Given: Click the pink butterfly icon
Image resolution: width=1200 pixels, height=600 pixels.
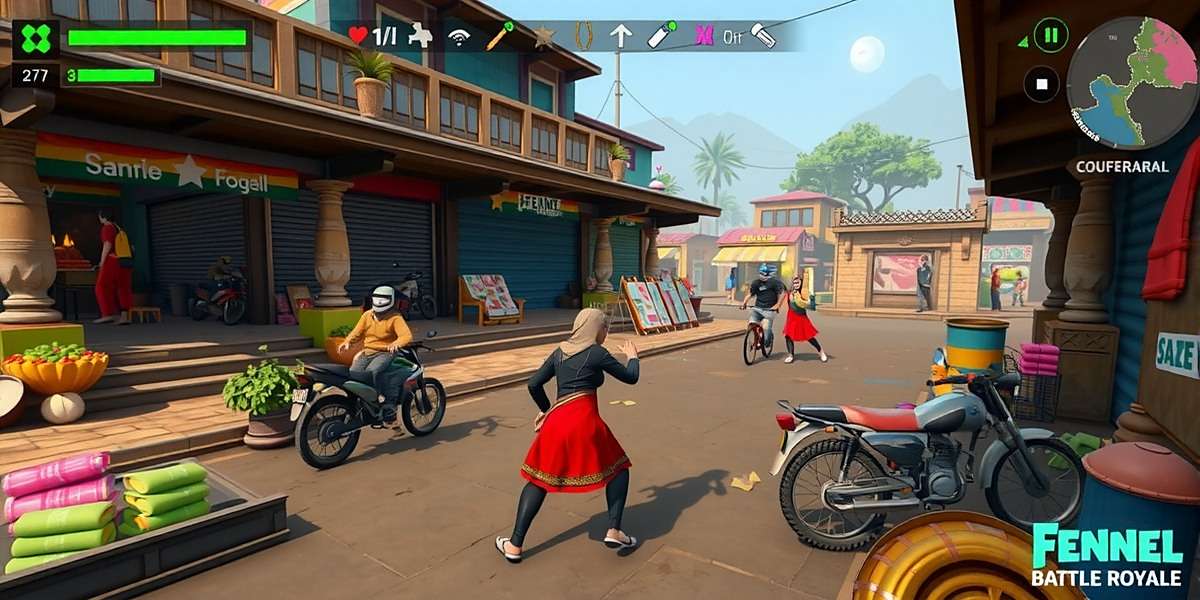Looking at the screenshot, I should point(704,36).
